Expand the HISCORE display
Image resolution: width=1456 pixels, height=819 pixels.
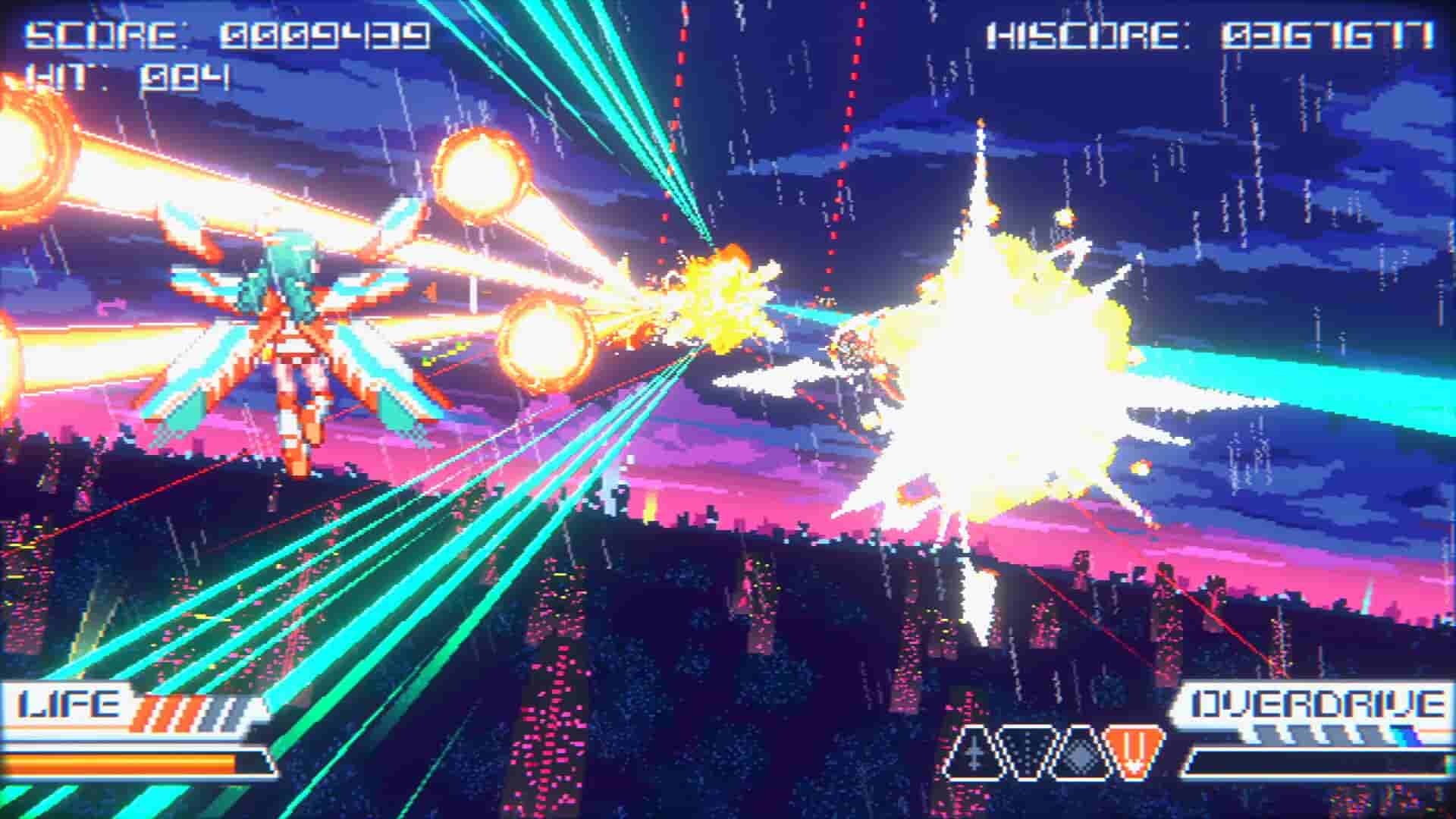point(1213,34)
